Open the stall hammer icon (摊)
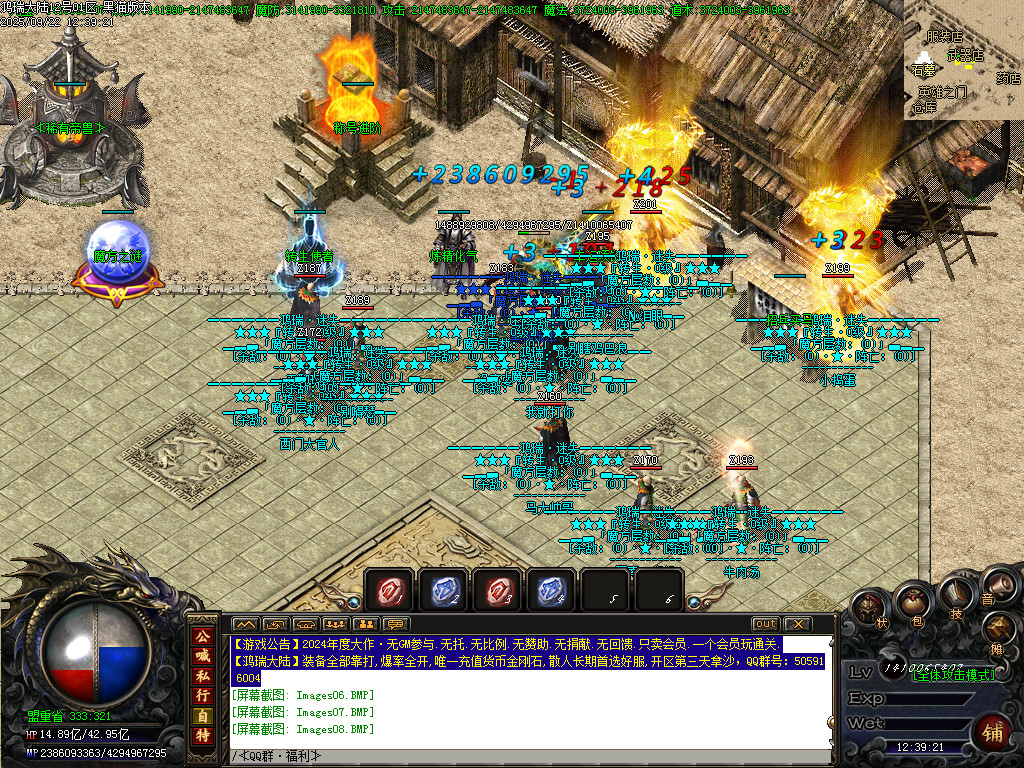Image resolution: width=1024 pixels, height=768 pixels. tap(1000, 628)
